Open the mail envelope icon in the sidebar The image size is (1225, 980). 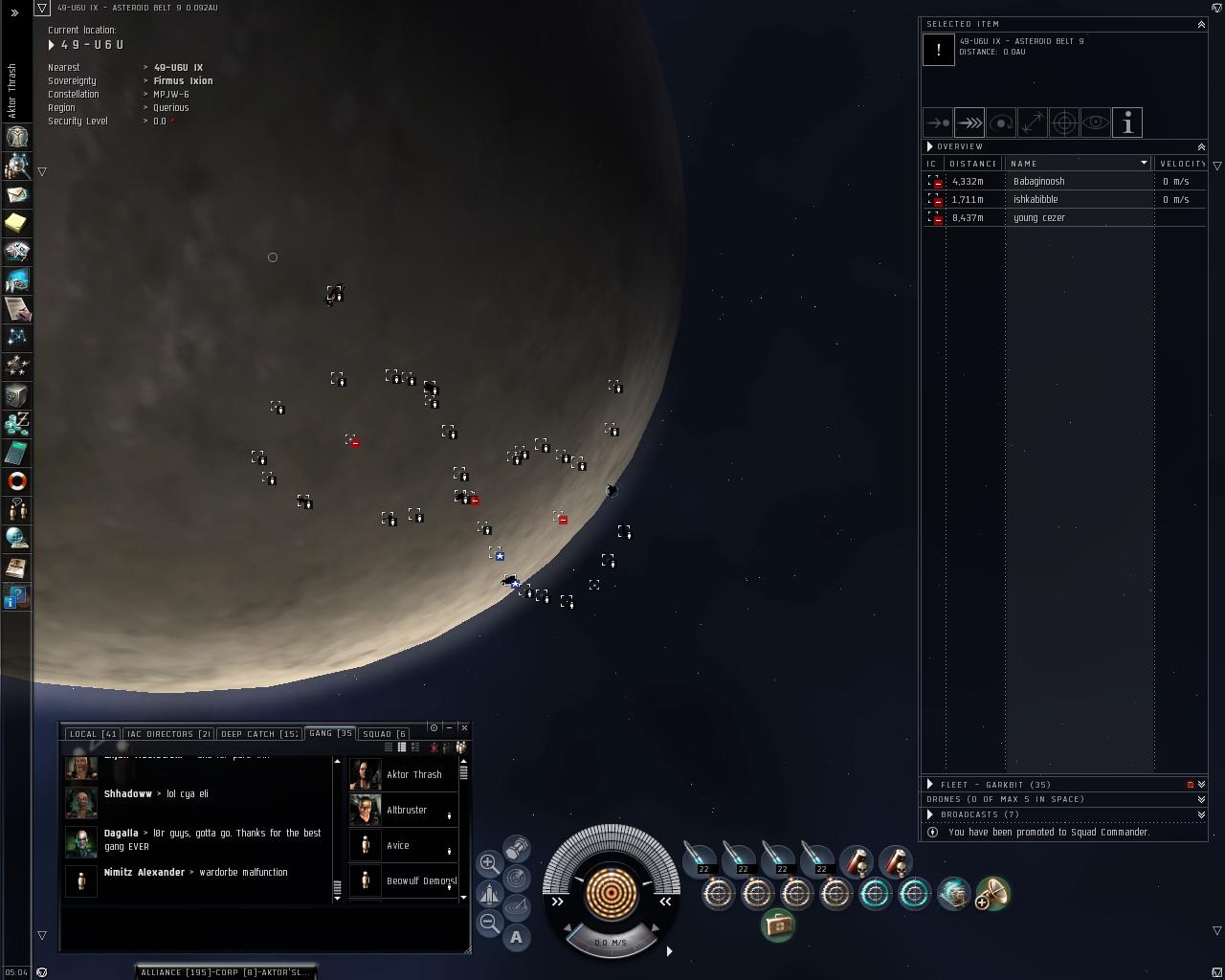(17, 194)
